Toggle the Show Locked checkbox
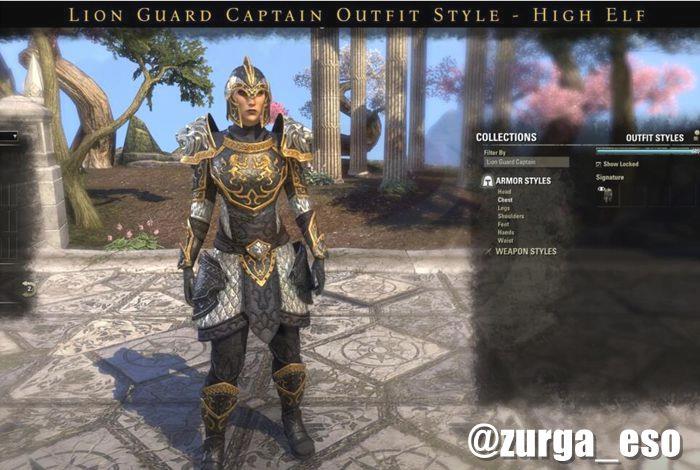Viewport: 700px width, 470px height. coord(599,163)
